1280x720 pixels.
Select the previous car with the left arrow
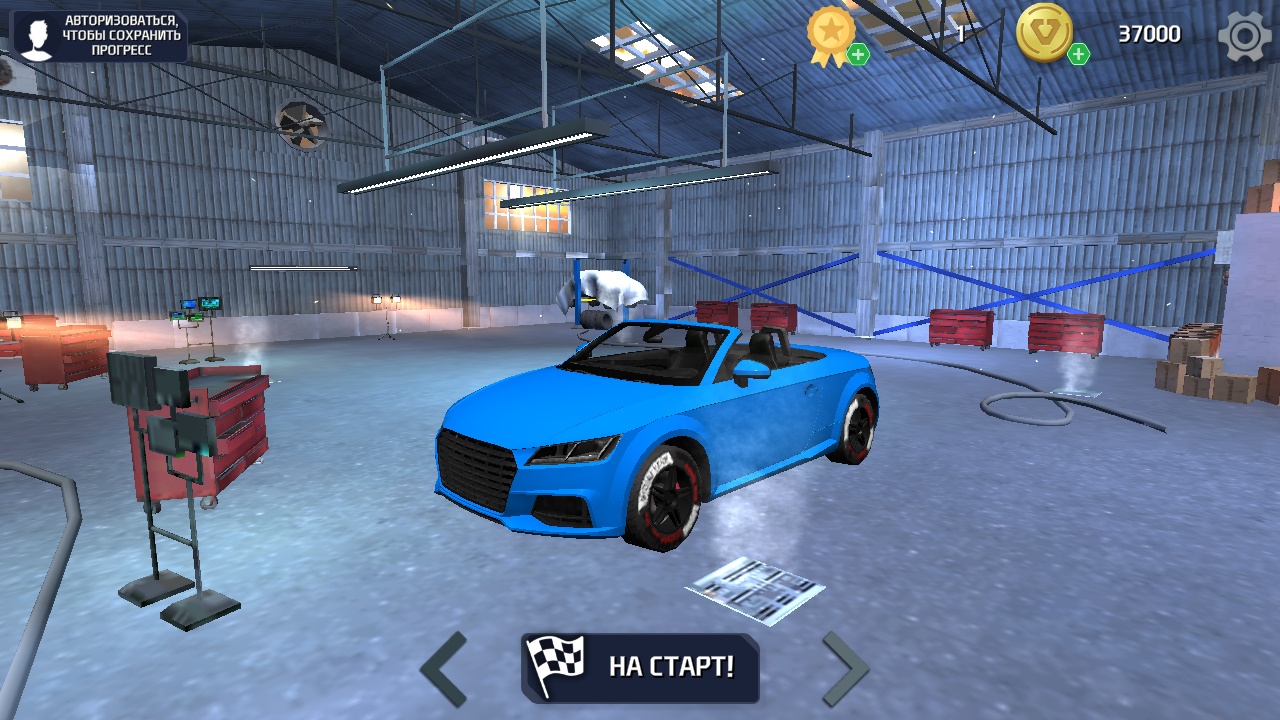(443, 667)
